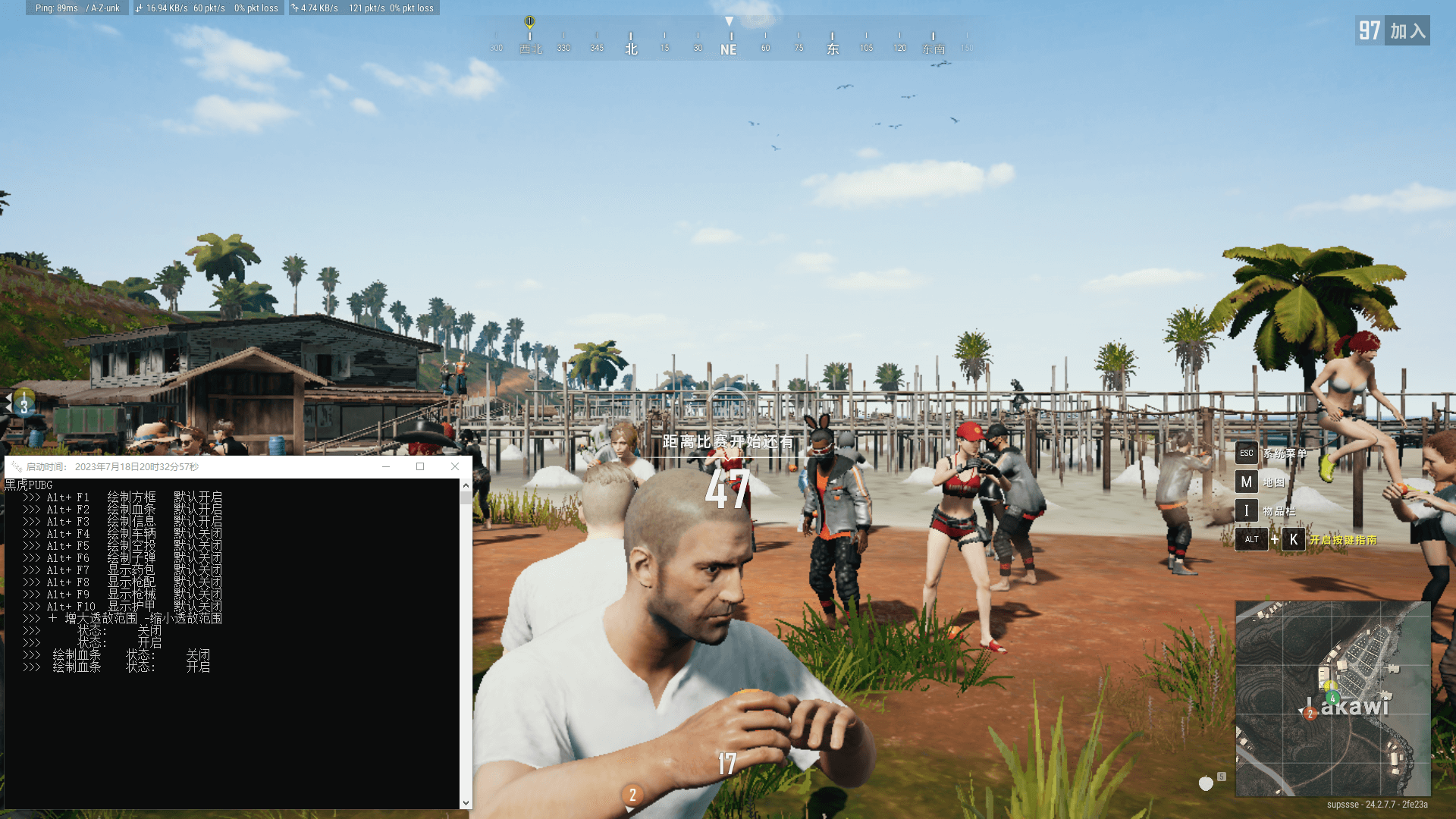Click the 地图 label beside the M key

pyautogui.click(x=1276, y=482)
